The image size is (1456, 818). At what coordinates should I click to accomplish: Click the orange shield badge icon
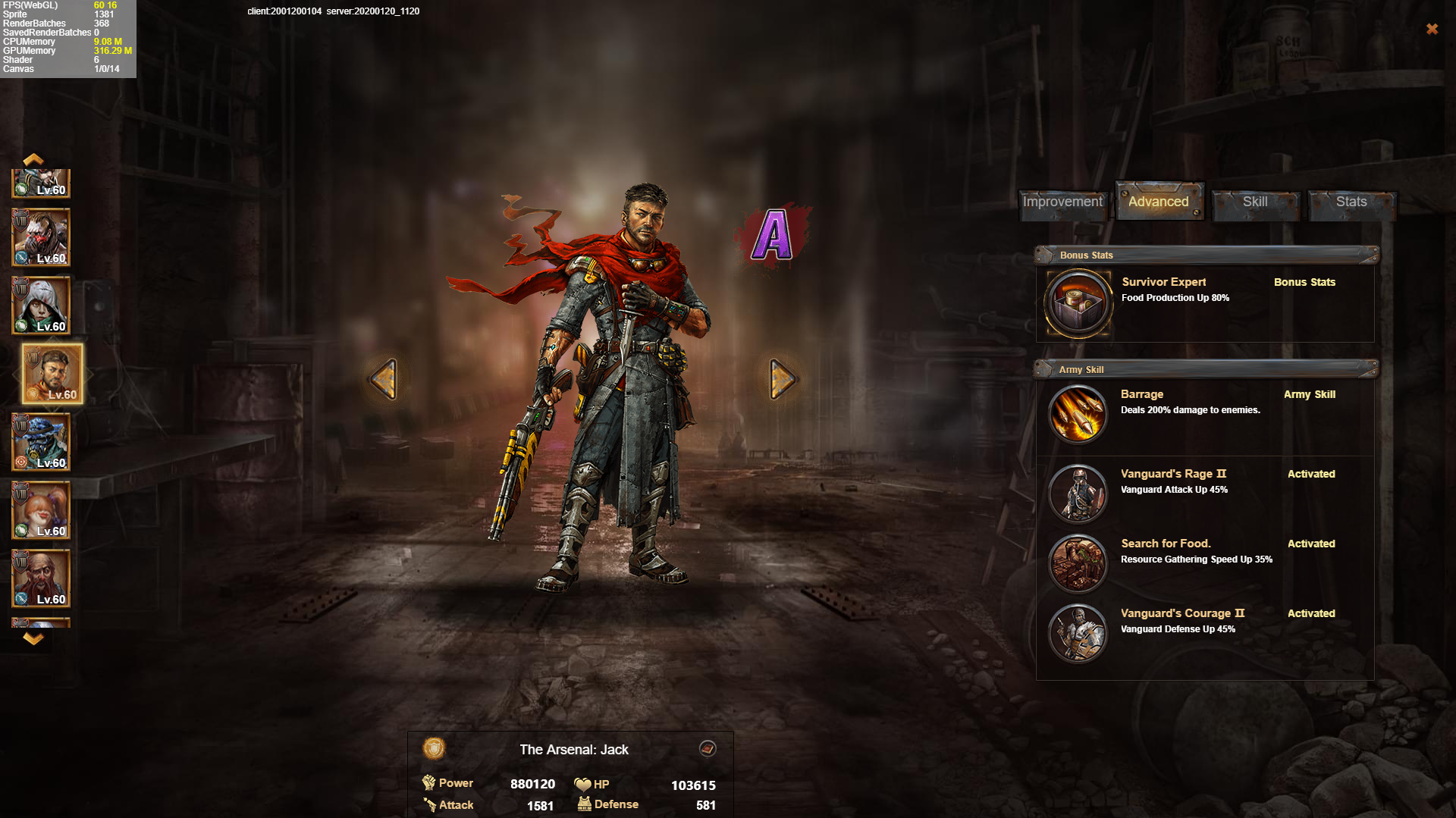click(x=434, y=749)
